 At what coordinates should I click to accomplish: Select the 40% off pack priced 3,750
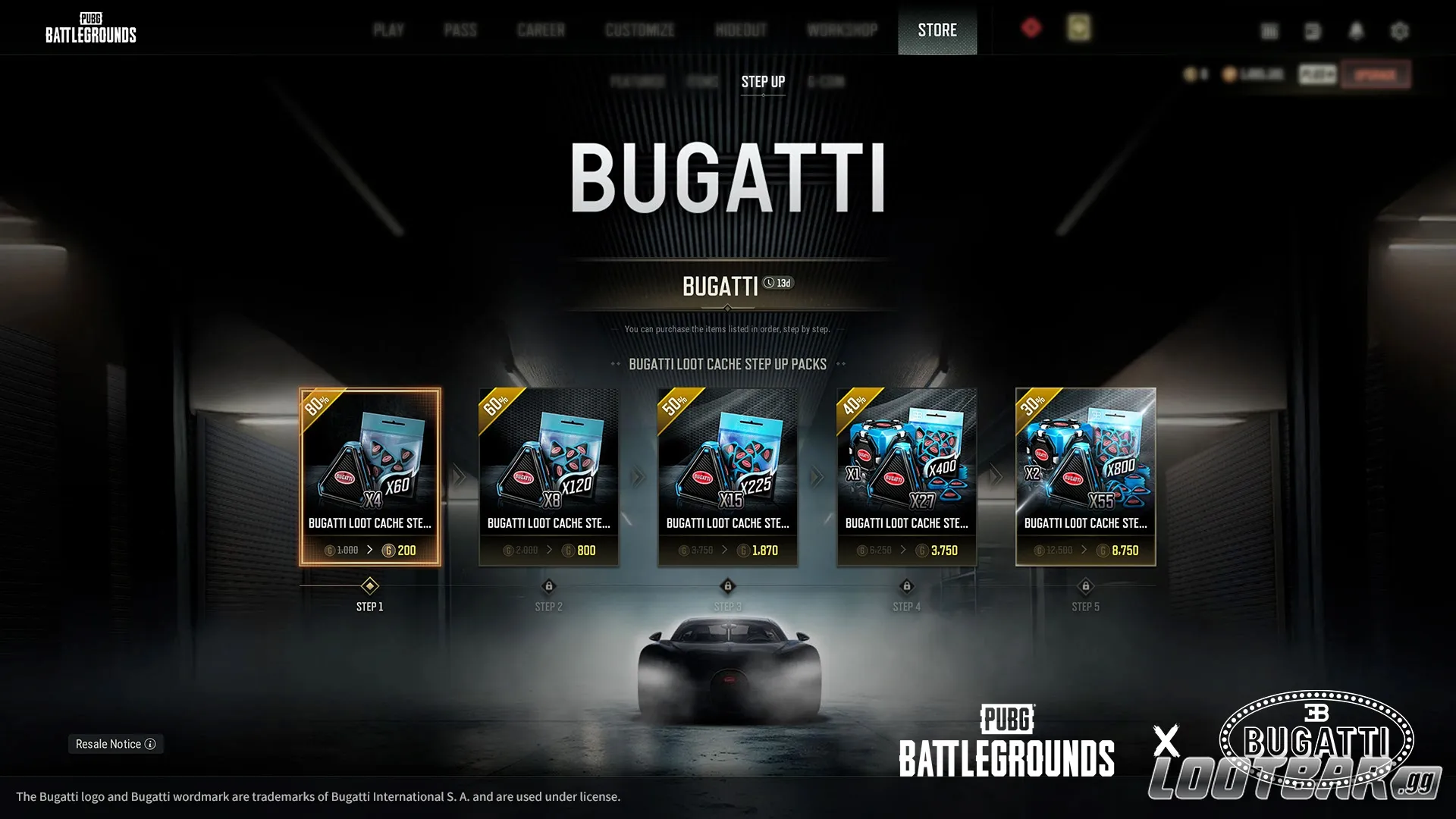(907, 477)
